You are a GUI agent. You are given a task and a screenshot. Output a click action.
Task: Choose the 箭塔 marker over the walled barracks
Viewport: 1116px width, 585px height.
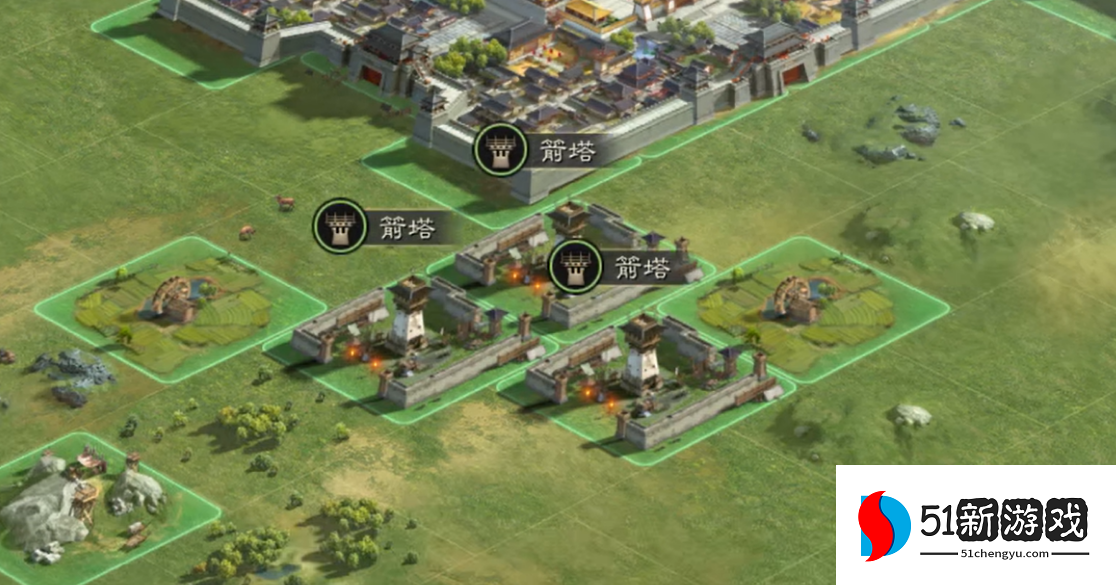click(575, 267)
